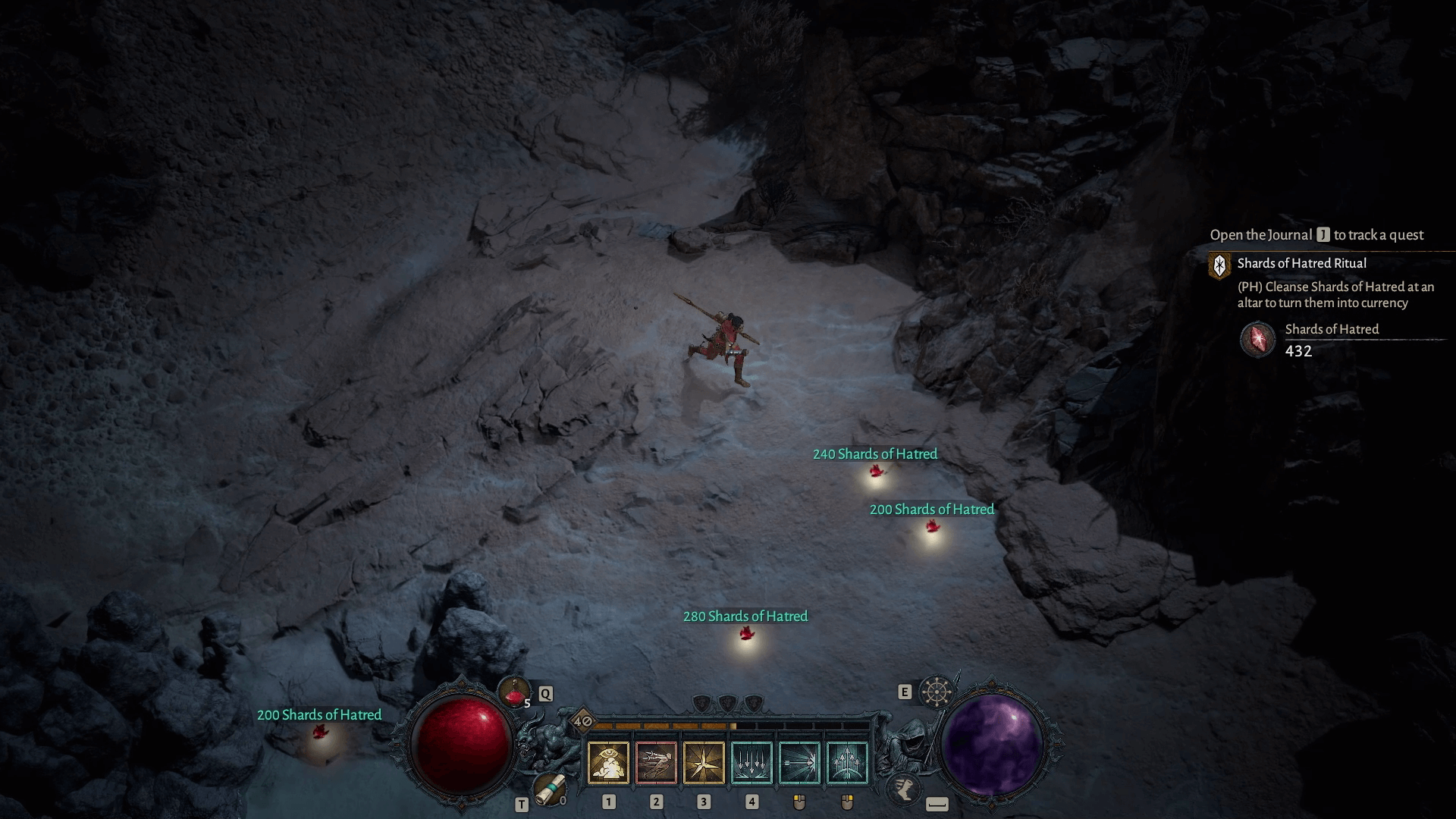1456x819 pixels.
Task: Open the emote wheel icon
Action: click(x=937, y=692)
